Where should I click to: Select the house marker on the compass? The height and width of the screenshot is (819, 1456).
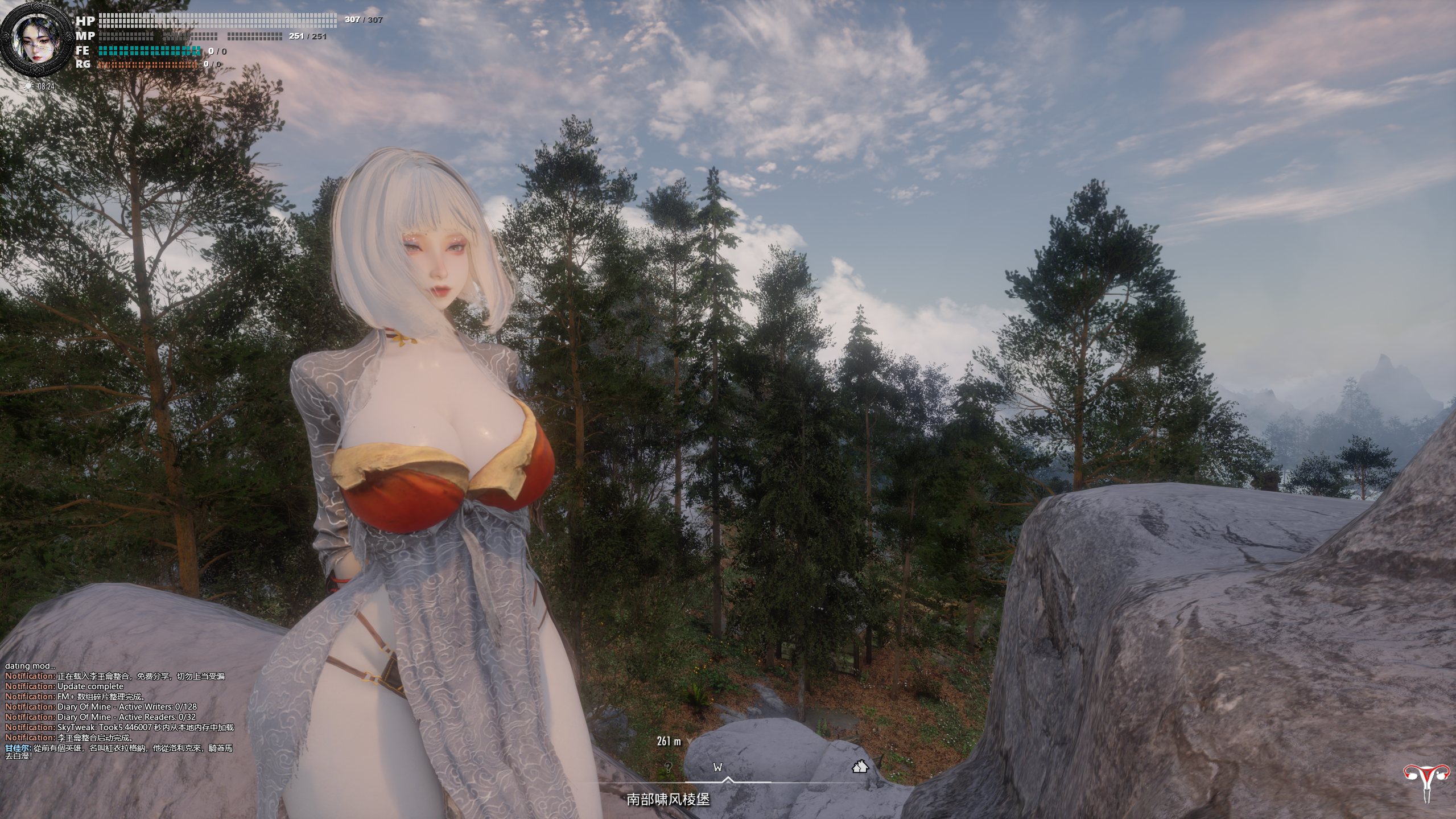[860, 767]
